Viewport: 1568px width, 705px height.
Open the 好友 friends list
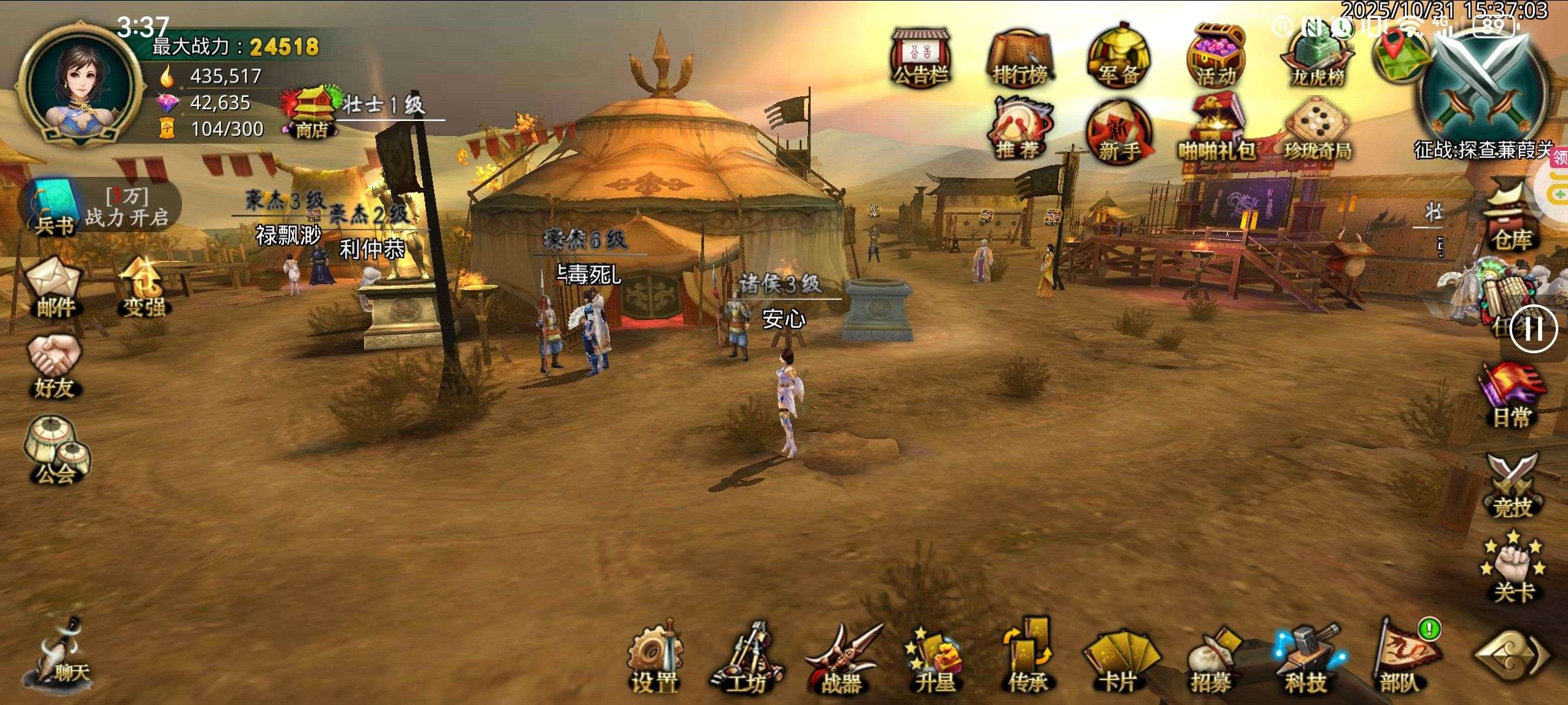tap(55, 367)
